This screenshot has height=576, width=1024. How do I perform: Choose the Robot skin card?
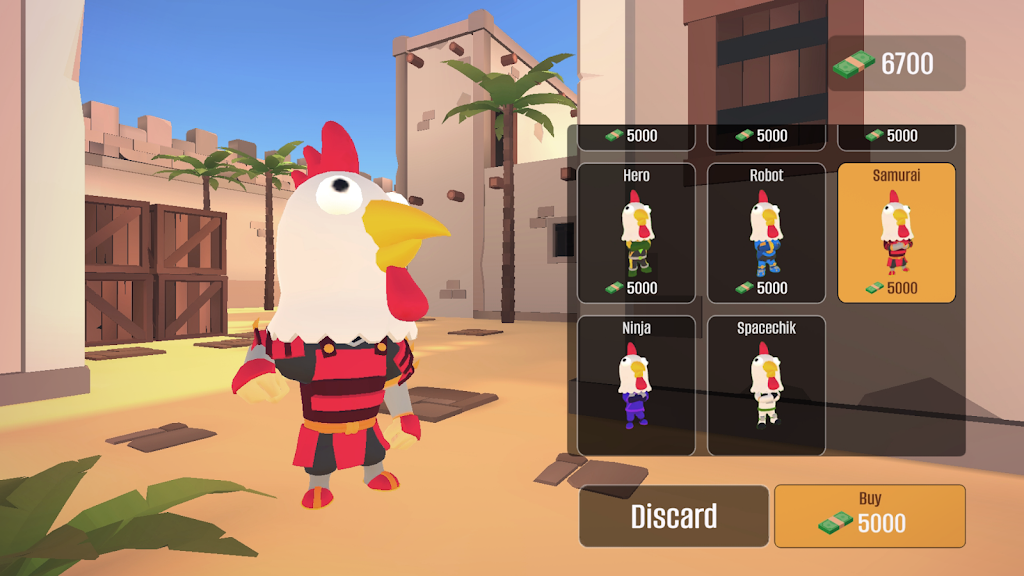click(x=766, y=233)
